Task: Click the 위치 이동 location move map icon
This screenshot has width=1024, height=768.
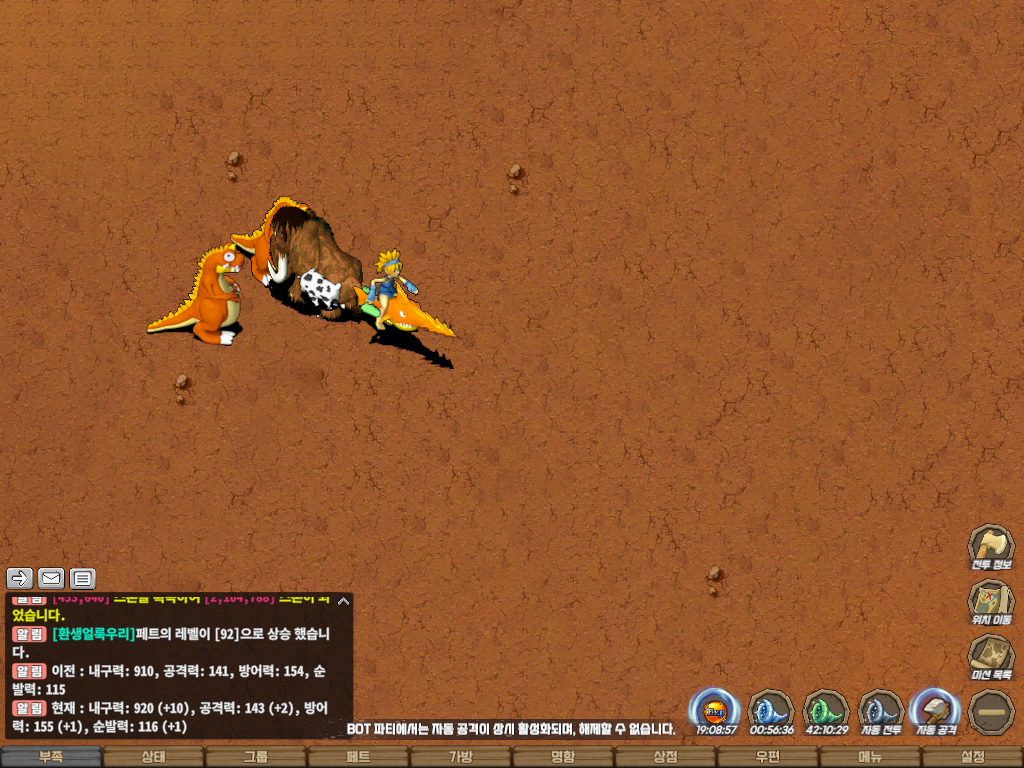Action: click(990, 602)
